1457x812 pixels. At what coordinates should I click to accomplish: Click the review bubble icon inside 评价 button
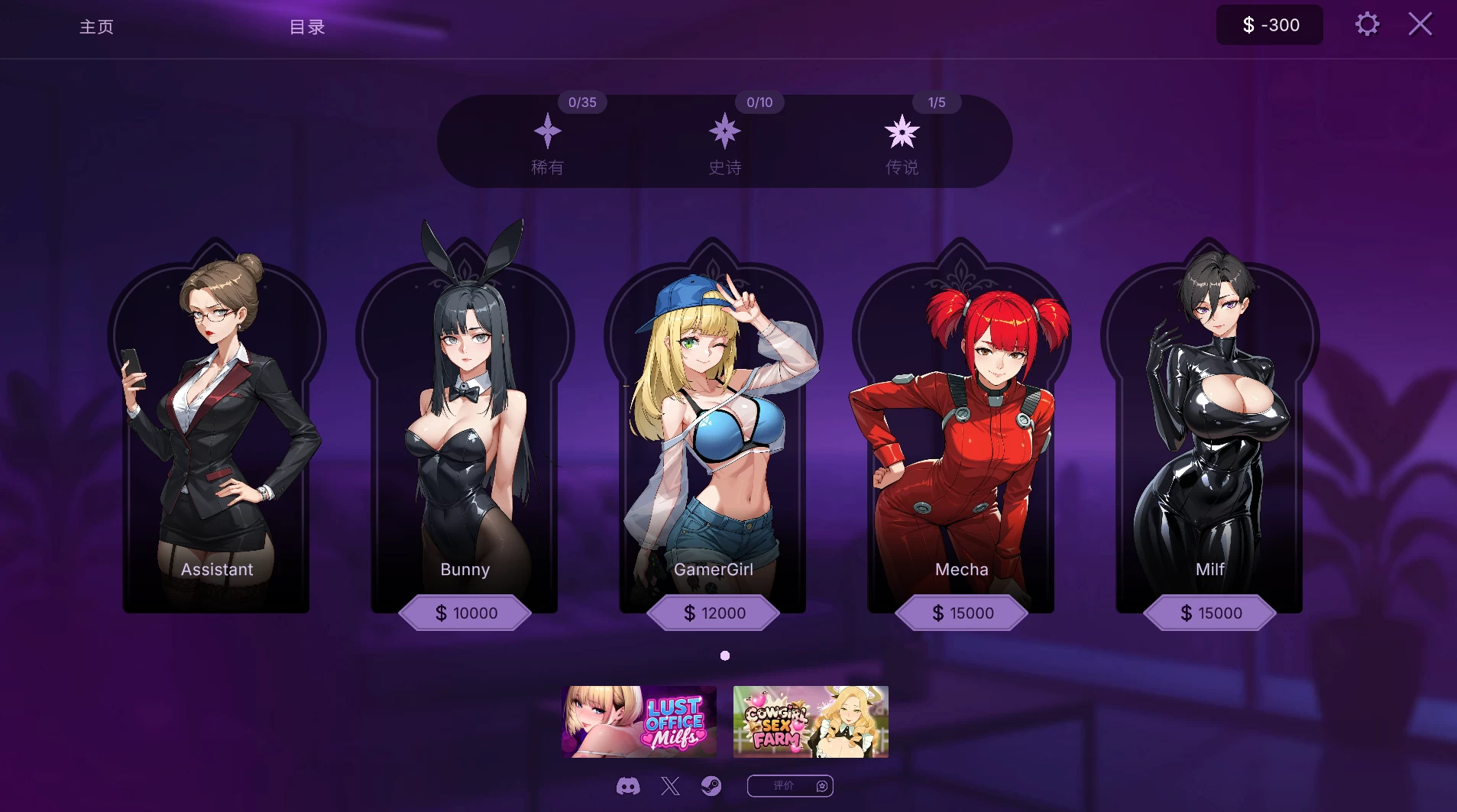[821, 785]
